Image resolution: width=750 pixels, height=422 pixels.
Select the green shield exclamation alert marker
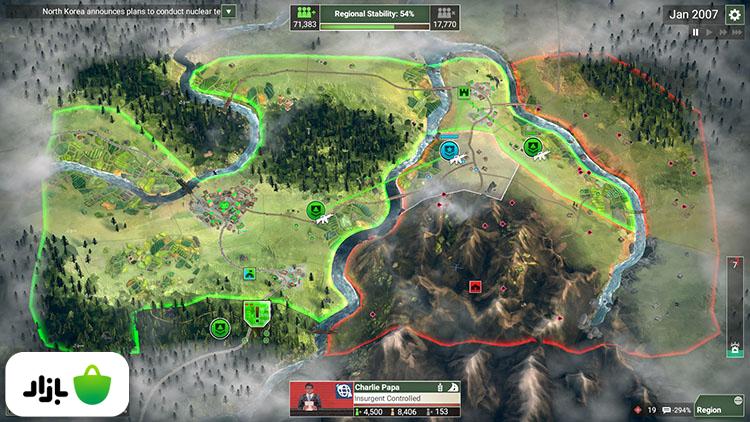pos(257,313)
